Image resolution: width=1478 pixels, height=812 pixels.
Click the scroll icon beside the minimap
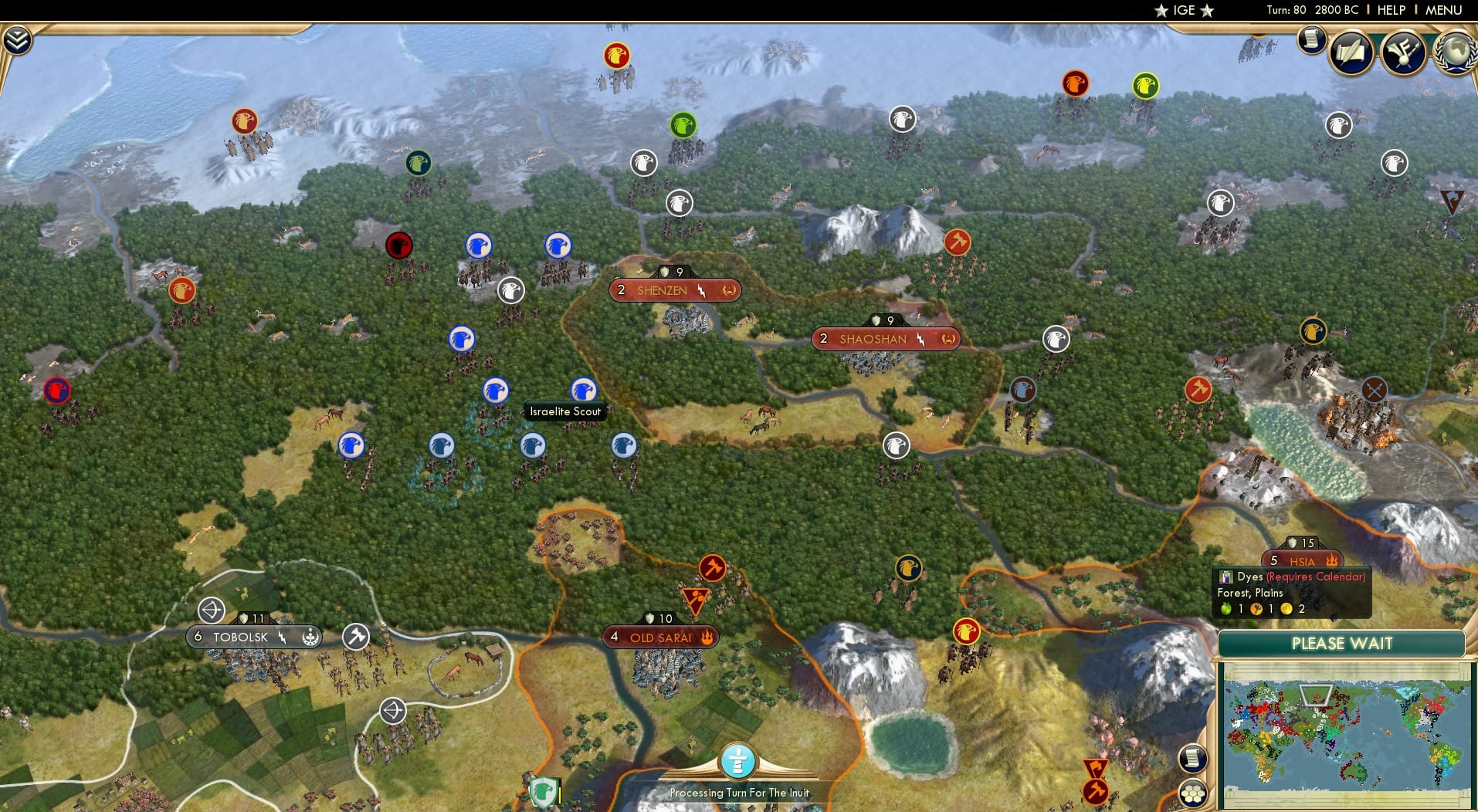(x=1192, y=759)
